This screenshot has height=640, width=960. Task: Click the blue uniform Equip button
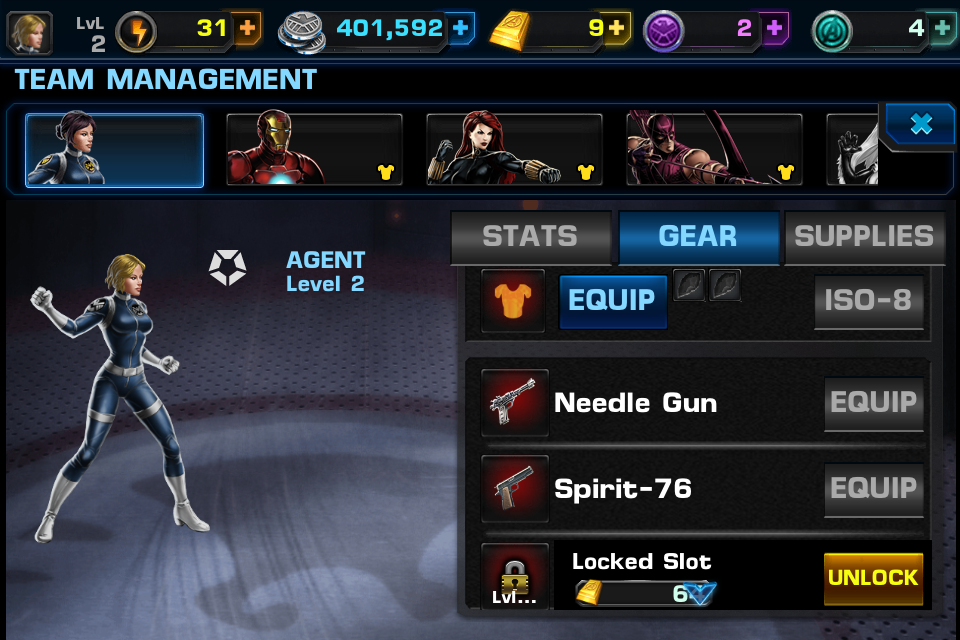[x=612, y=300]
